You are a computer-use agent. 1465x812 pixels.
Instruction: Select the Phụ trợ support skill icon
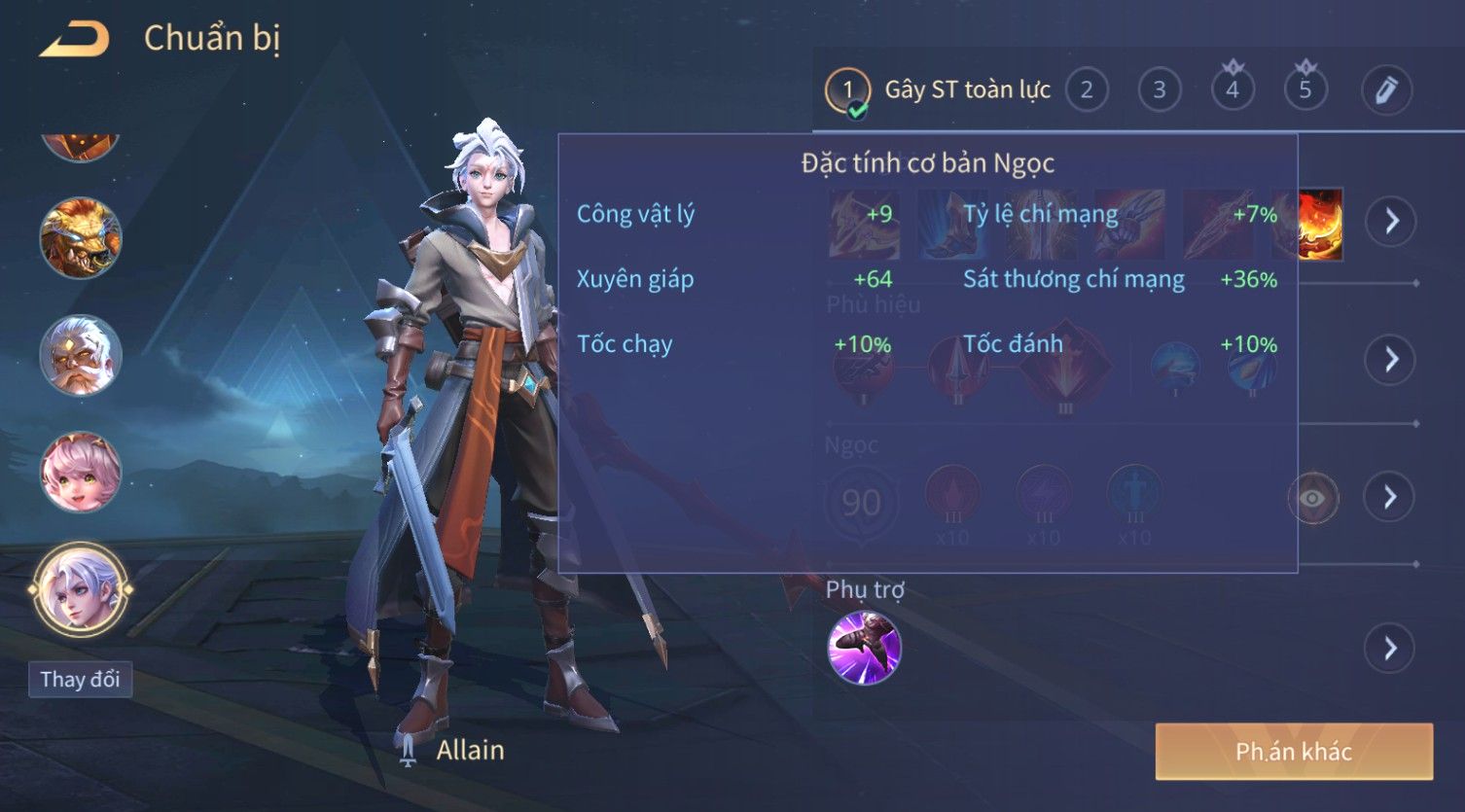click(864, 648)
